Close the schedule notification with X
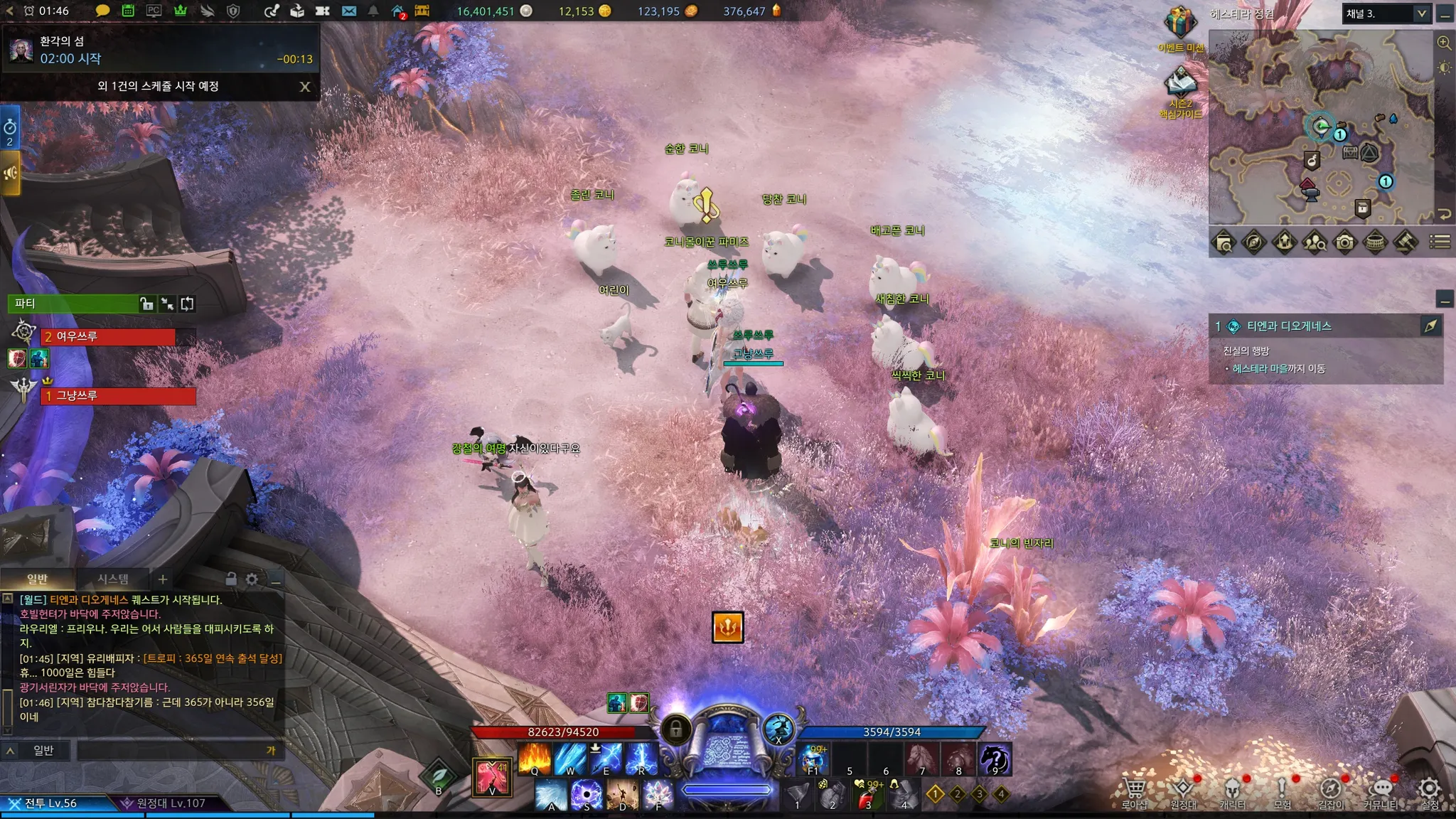Viewport: 1456px width, 819px height. click(x=305, y=87)
